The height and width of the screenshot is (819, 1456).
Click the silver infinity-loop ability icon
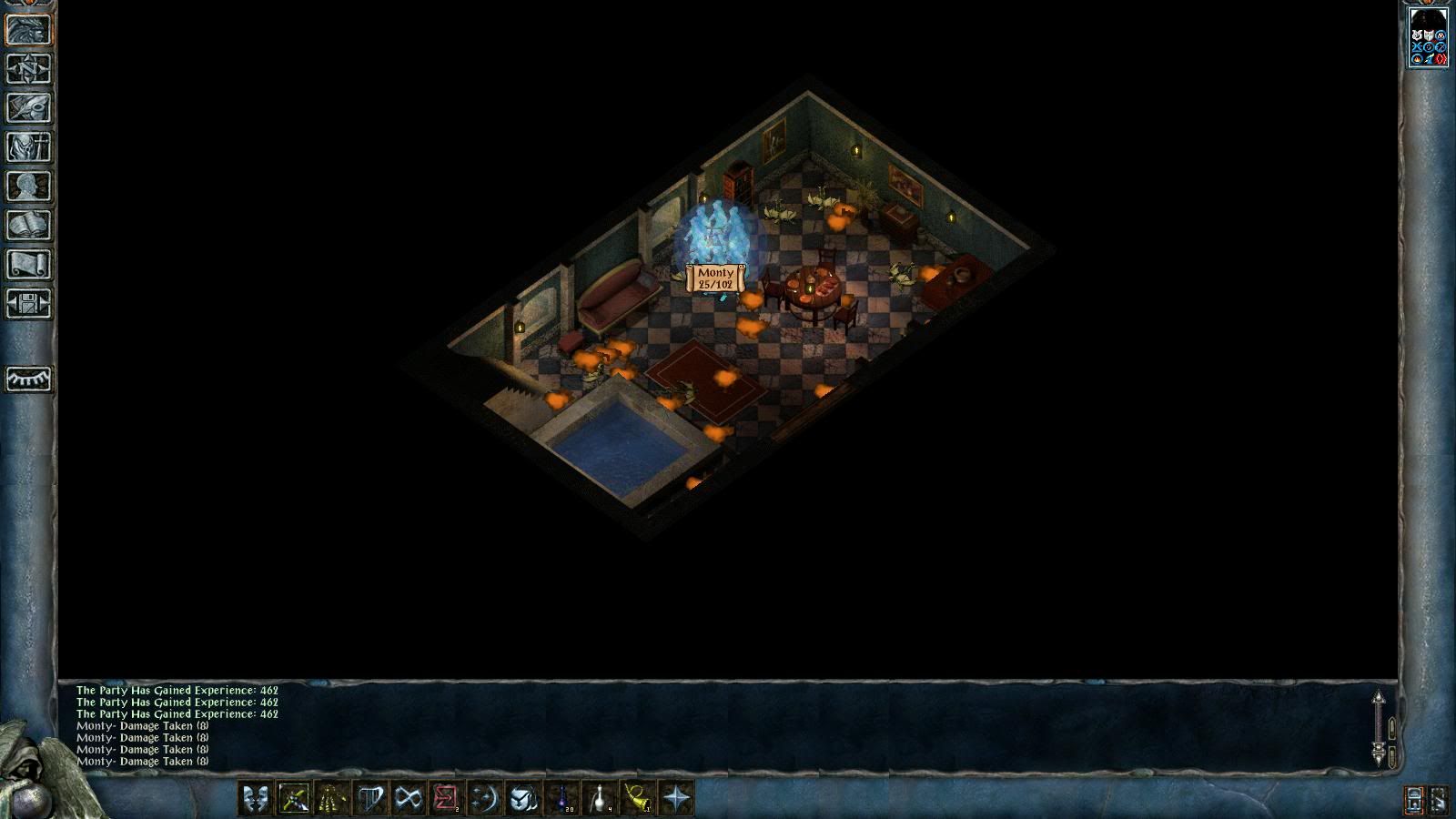coord(409,798)
